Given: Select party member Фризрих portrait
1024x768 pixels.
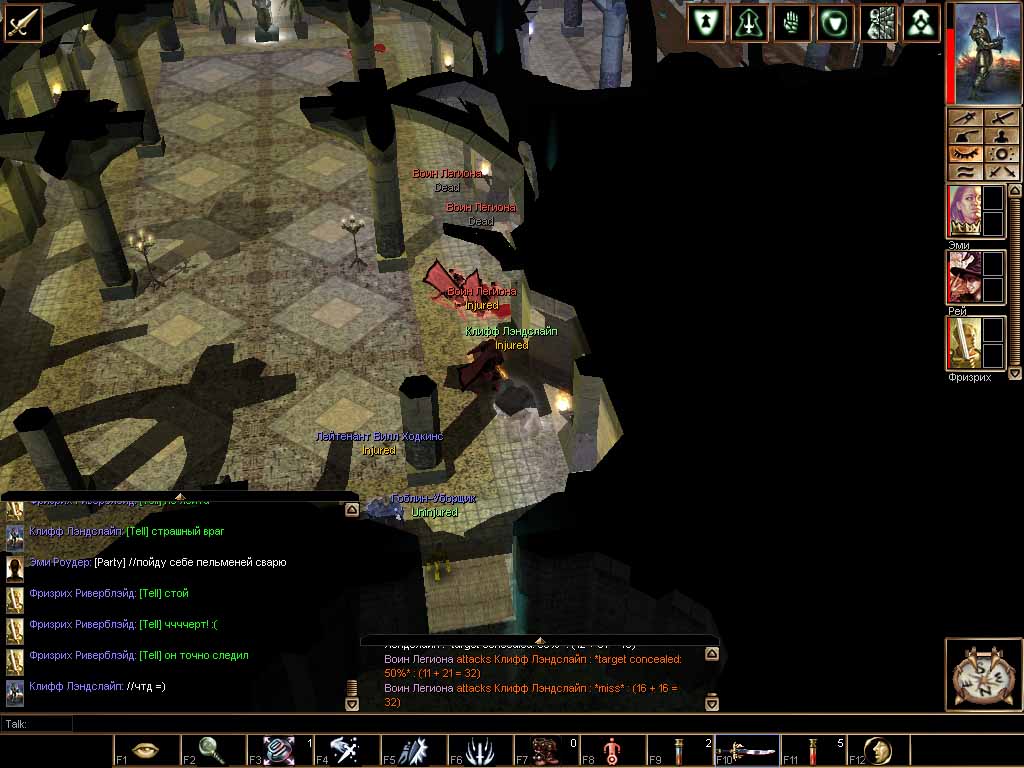Looking at the screenshot, I should tap(964, 343).
